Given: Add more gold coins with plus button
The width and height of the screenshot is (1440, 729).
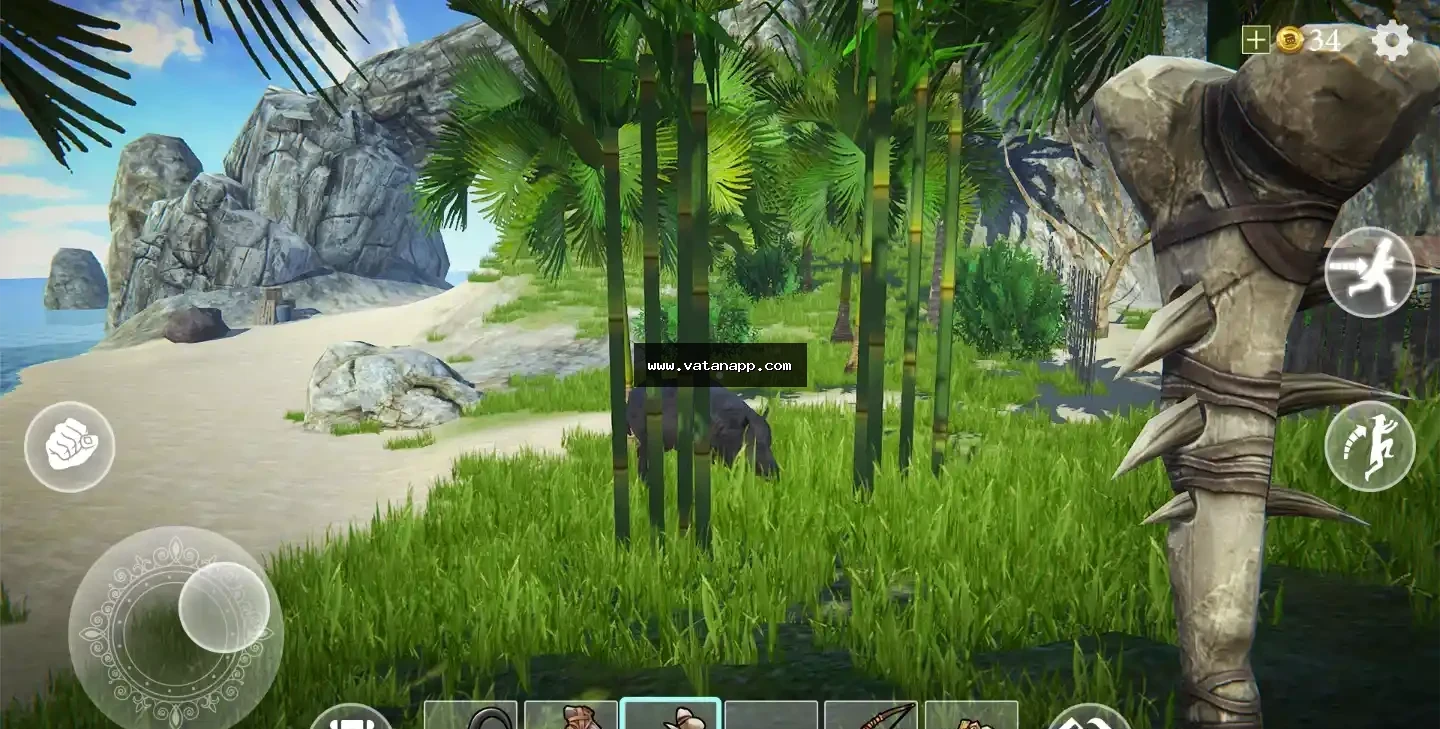Looking at the screenshot, I should (1255, 40).
